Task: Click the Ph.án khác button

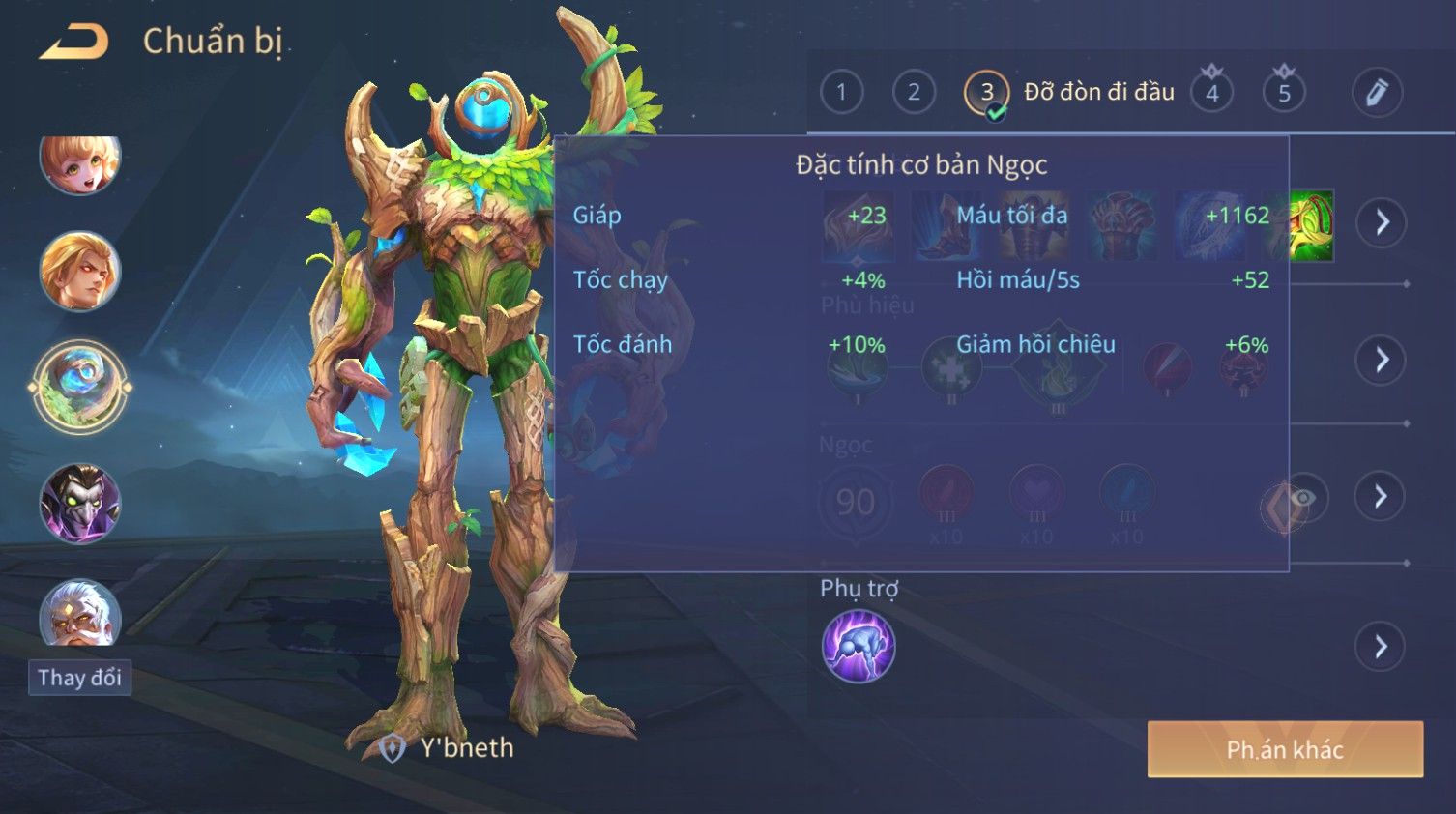Action: pos(1284,749)
